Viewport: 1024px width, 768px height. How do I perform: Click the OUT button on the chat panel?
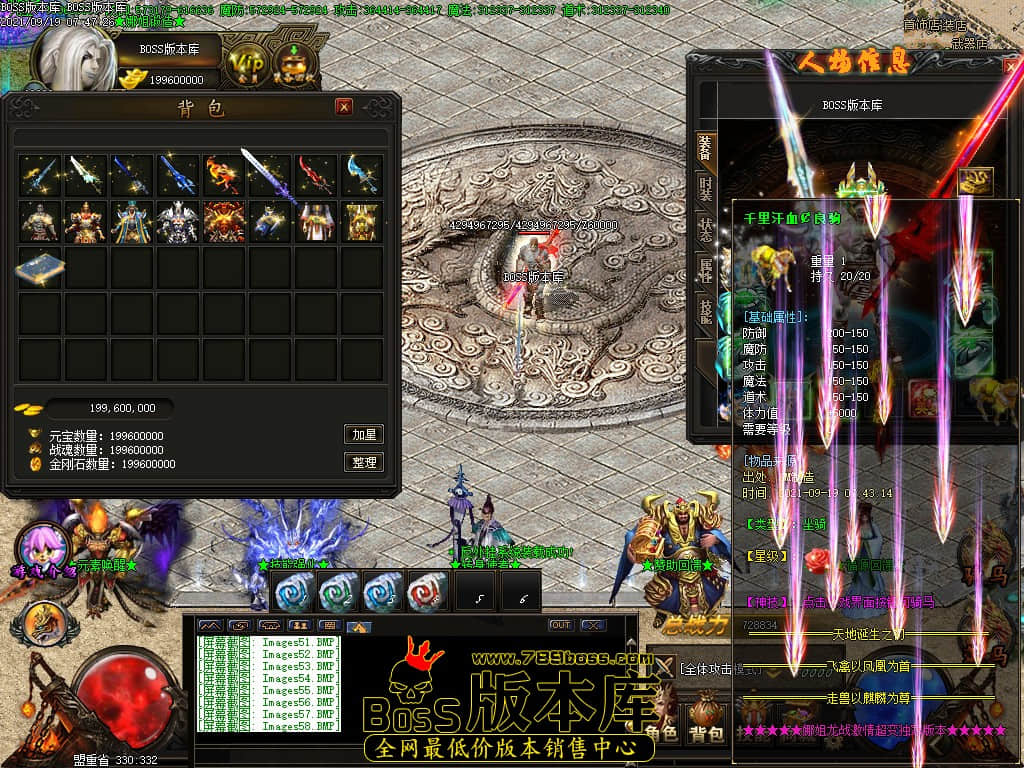pos(561,625)
